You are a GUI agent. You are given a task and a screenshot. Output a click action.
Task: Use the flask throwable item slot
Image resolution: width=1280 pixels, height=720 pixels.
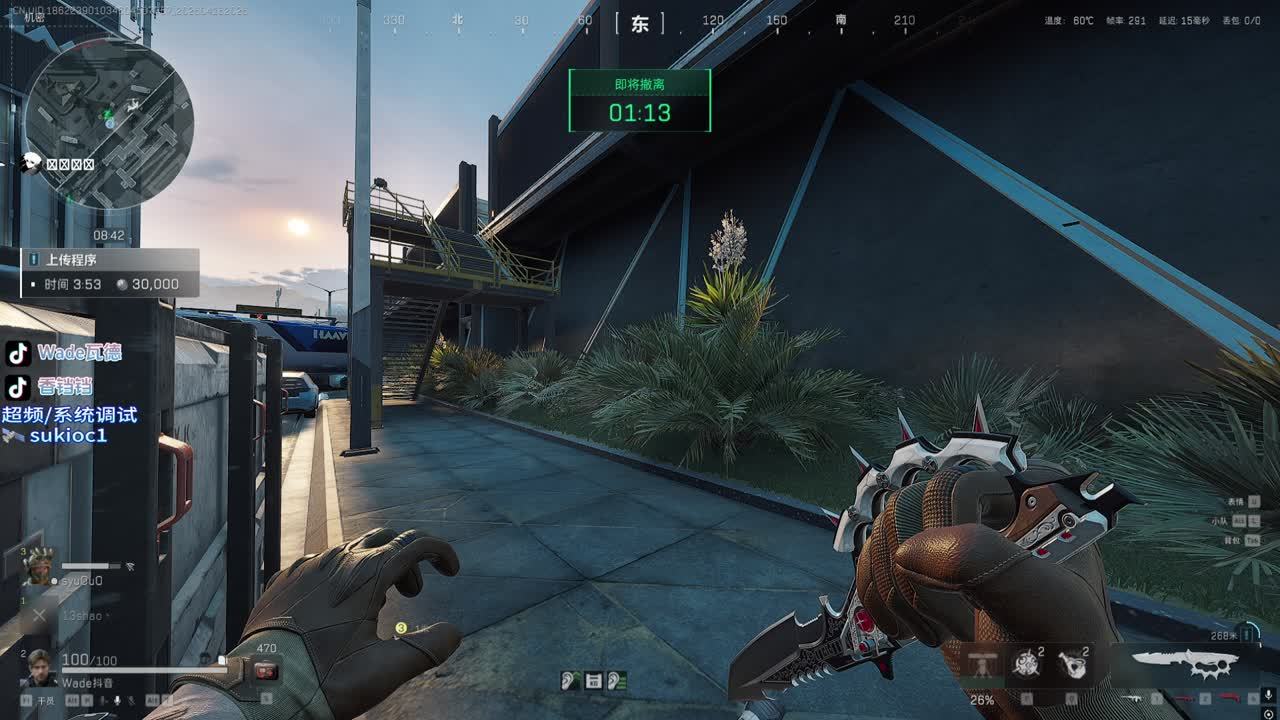pos(1072,664)
